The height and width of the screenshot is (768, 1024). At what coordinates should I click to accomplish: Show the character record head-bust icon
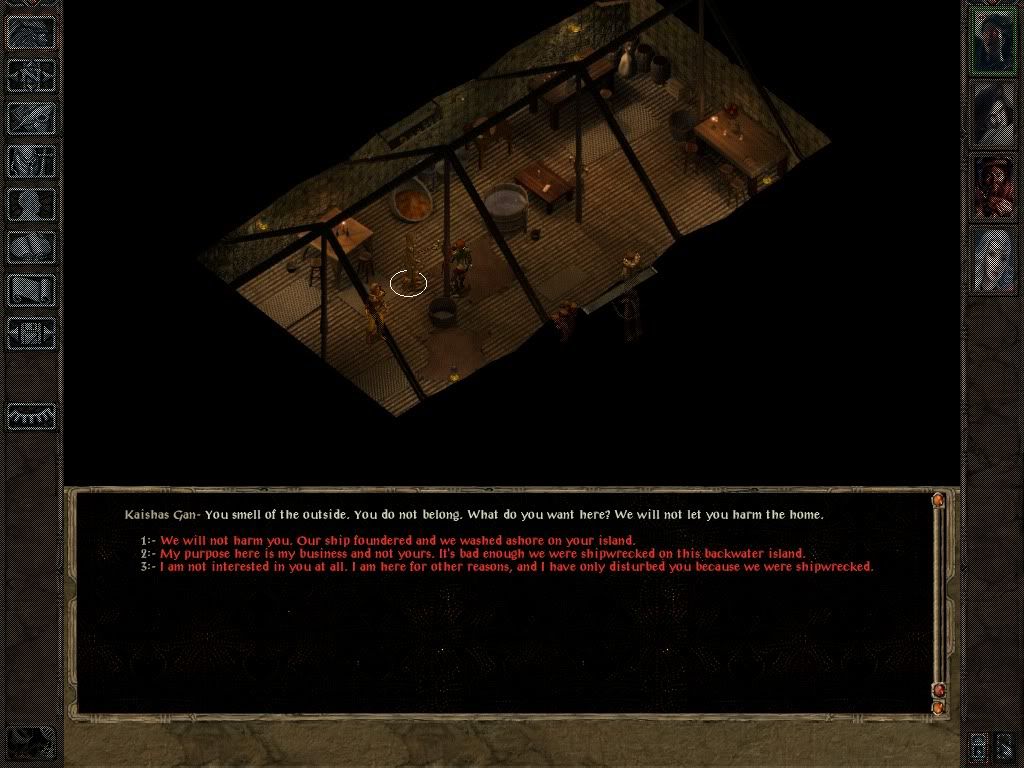pyautogui.click(x=32, y=205)
